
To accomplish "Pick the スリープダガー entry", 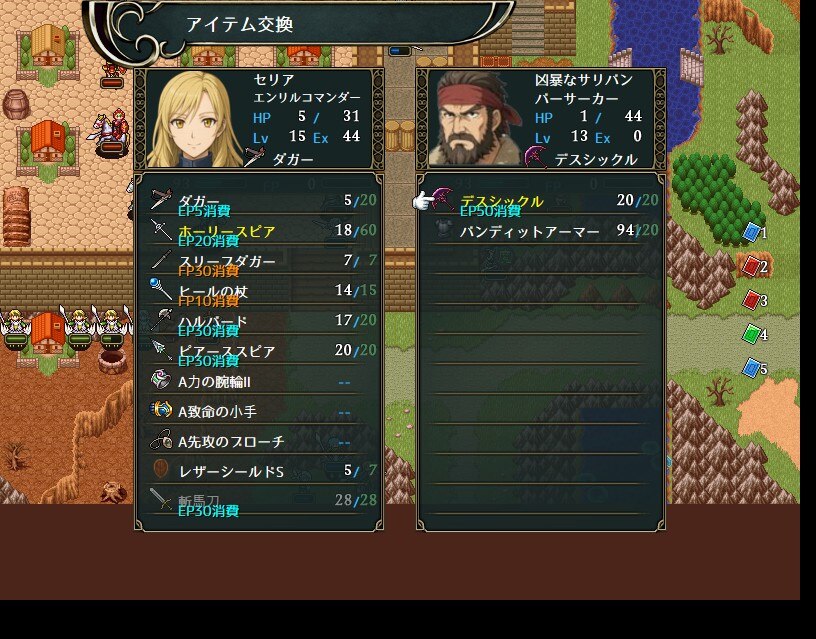I will [260, 261].
